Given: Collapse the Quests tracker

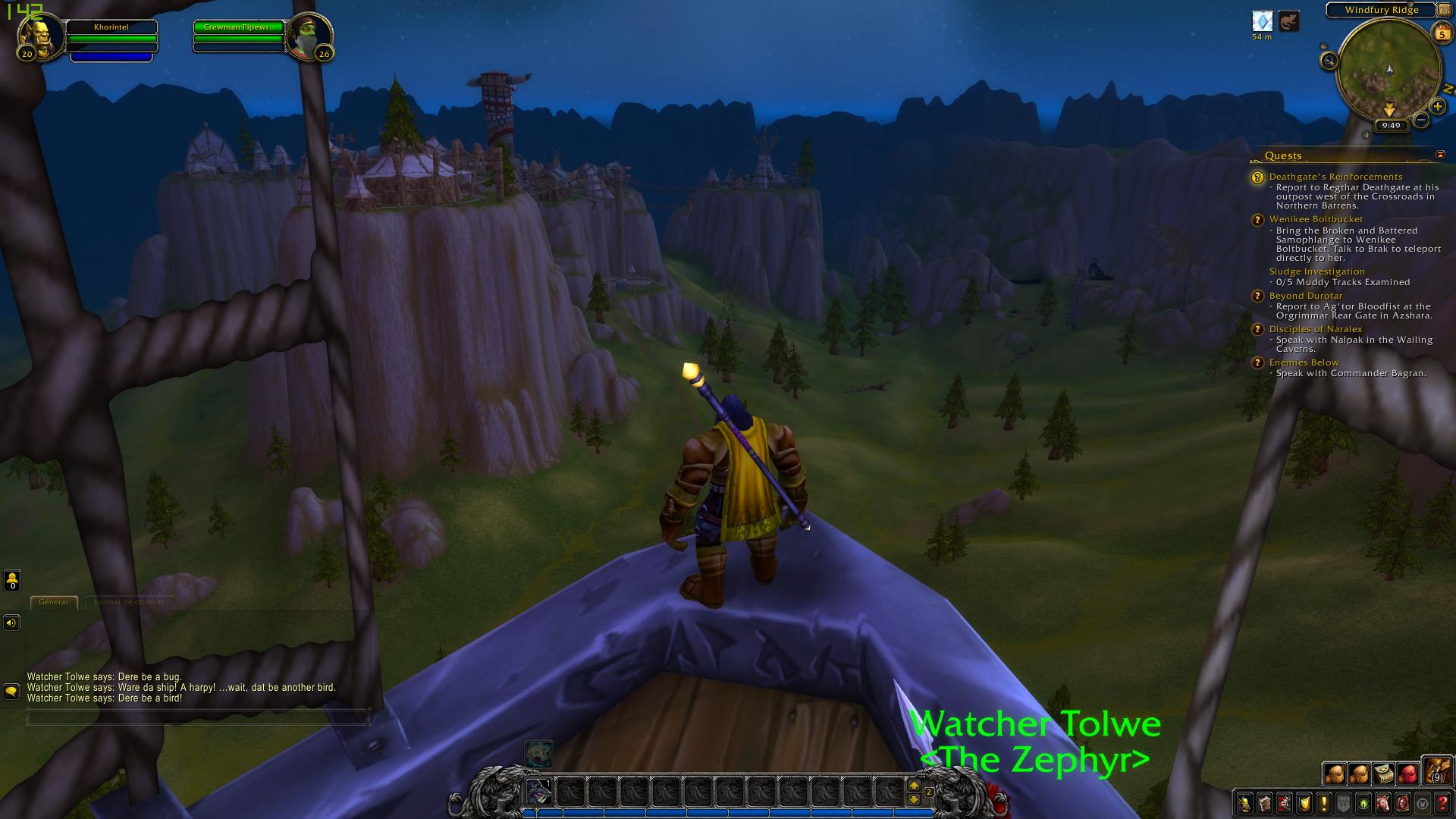Looking at the screenshot, I should [x=1440, y=155].
